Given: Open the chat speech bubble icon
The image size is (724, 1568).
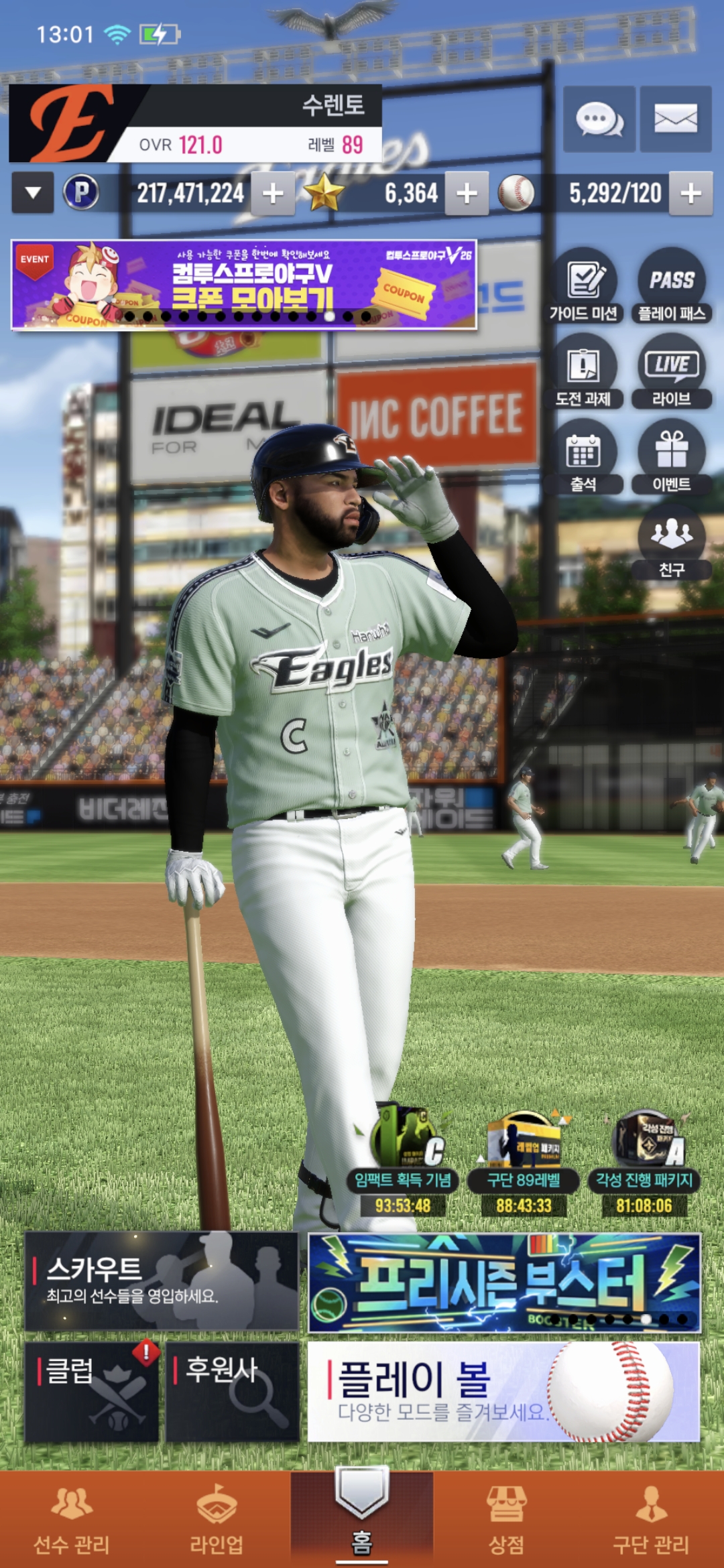Looking at the screenshot, I should point(599,119).
